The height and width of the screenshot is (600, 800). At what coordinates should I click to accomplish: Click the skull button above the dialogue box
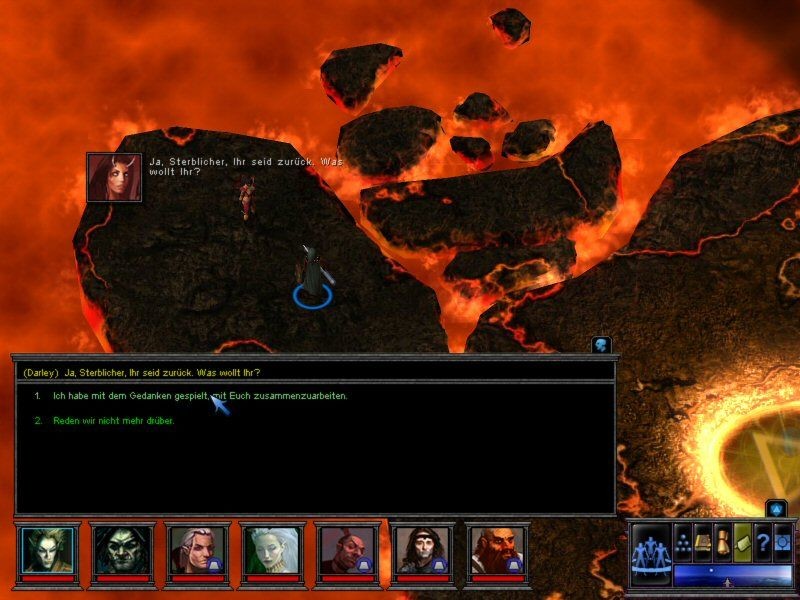[x=601, y=345]
